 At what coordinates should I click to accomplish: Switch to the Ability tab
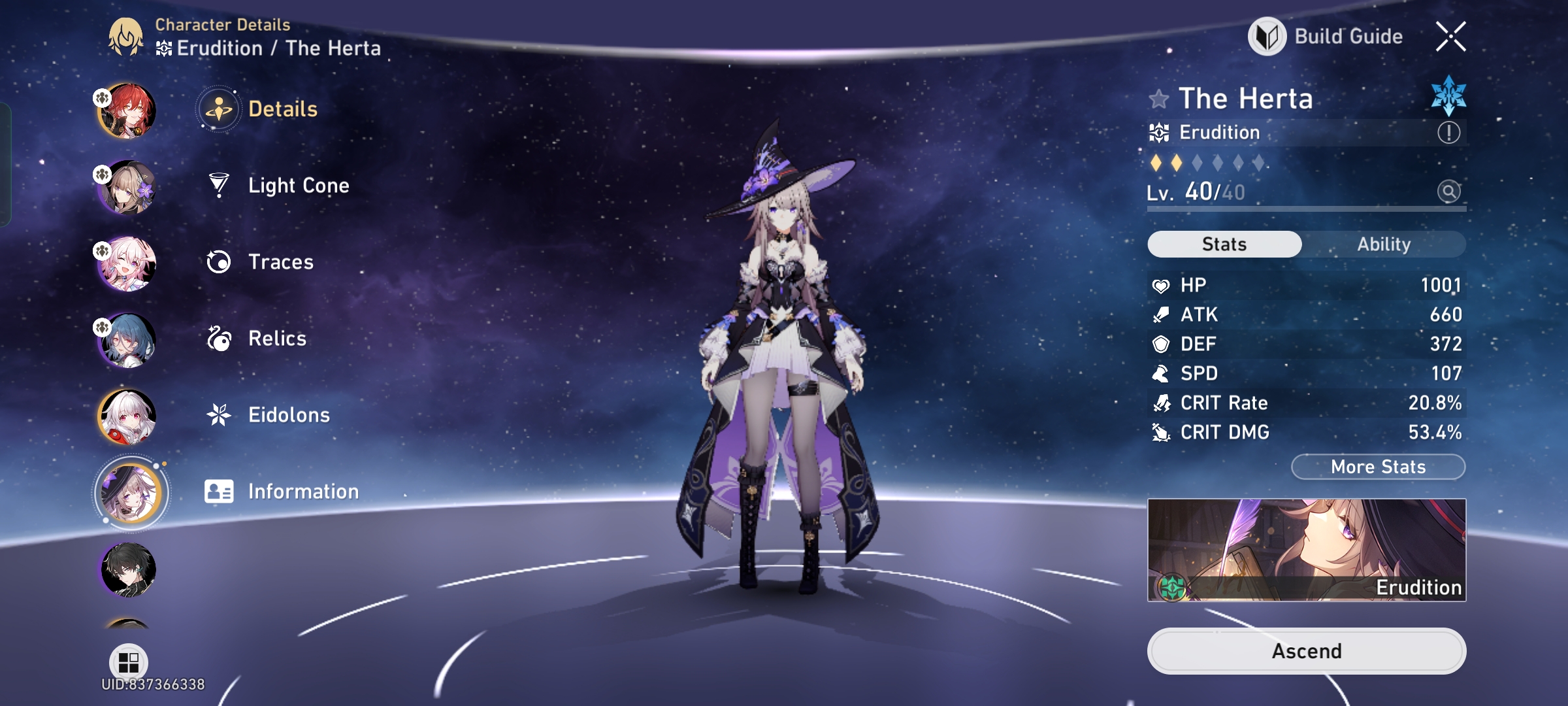1385,244
